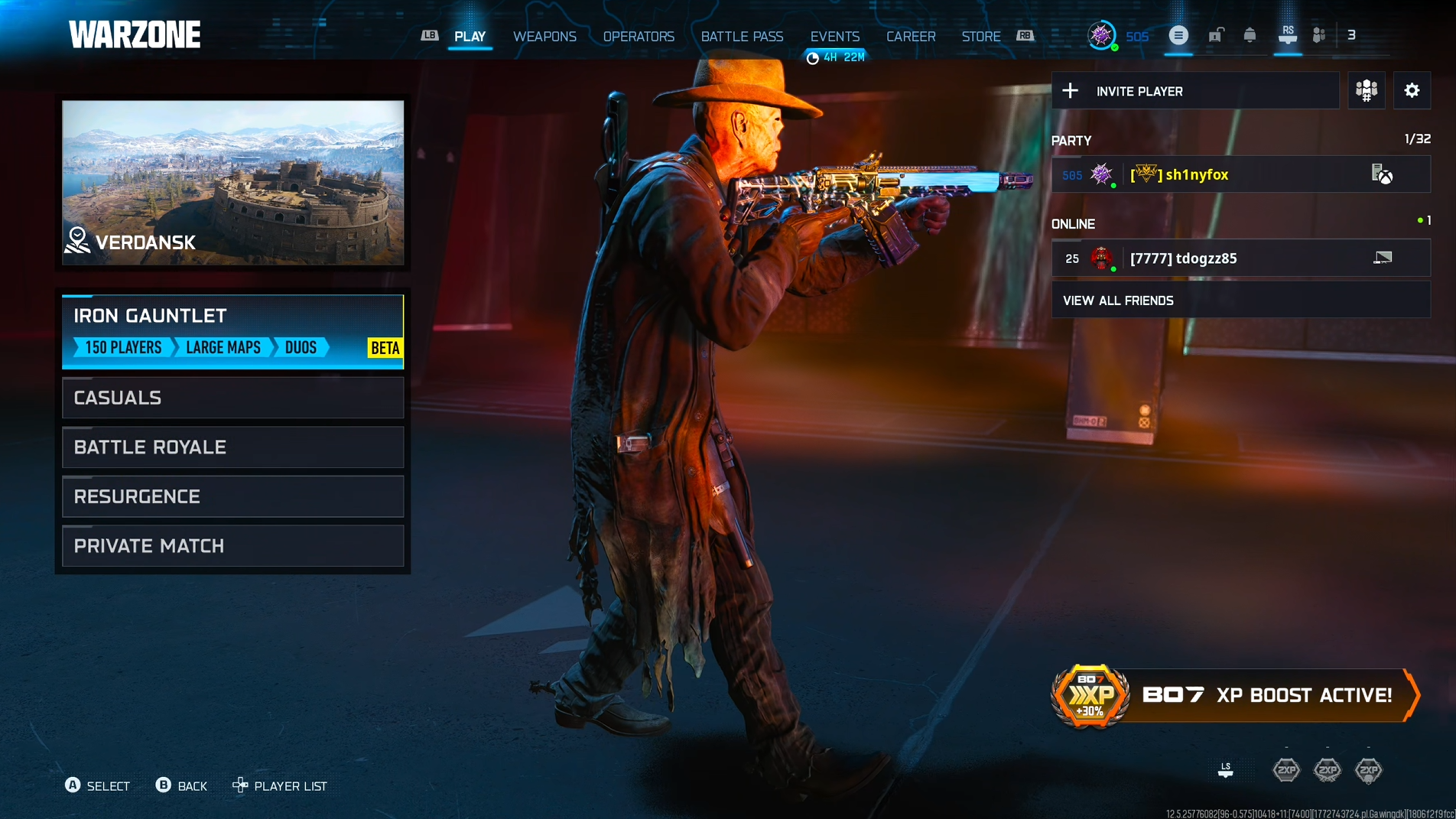1456x819 pixels.
Task: Open the Private Match mode list
Action: (x=232, y=545)
